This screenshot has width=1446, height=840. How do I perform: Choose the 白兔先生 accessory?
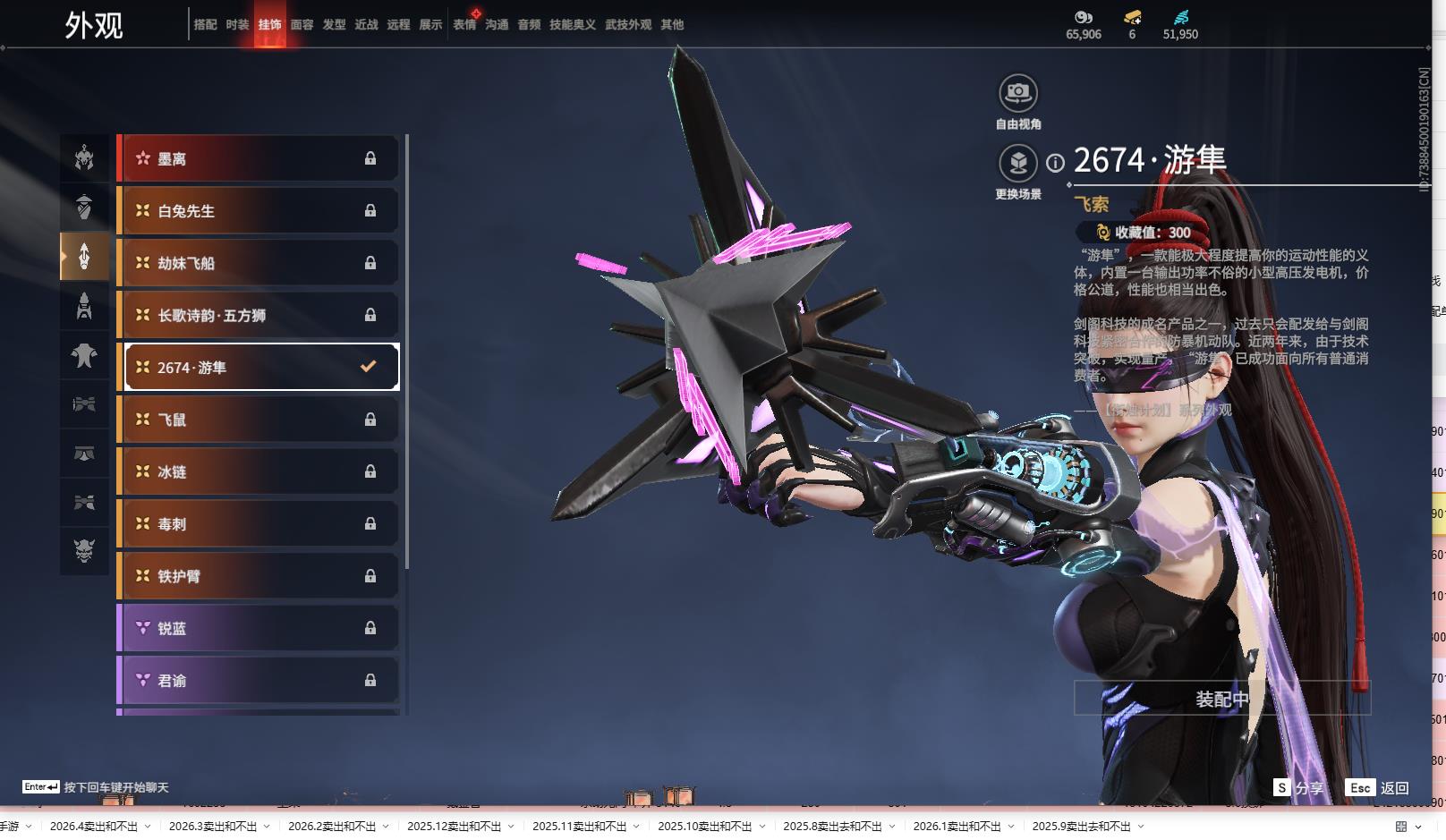tap(259, 211)
